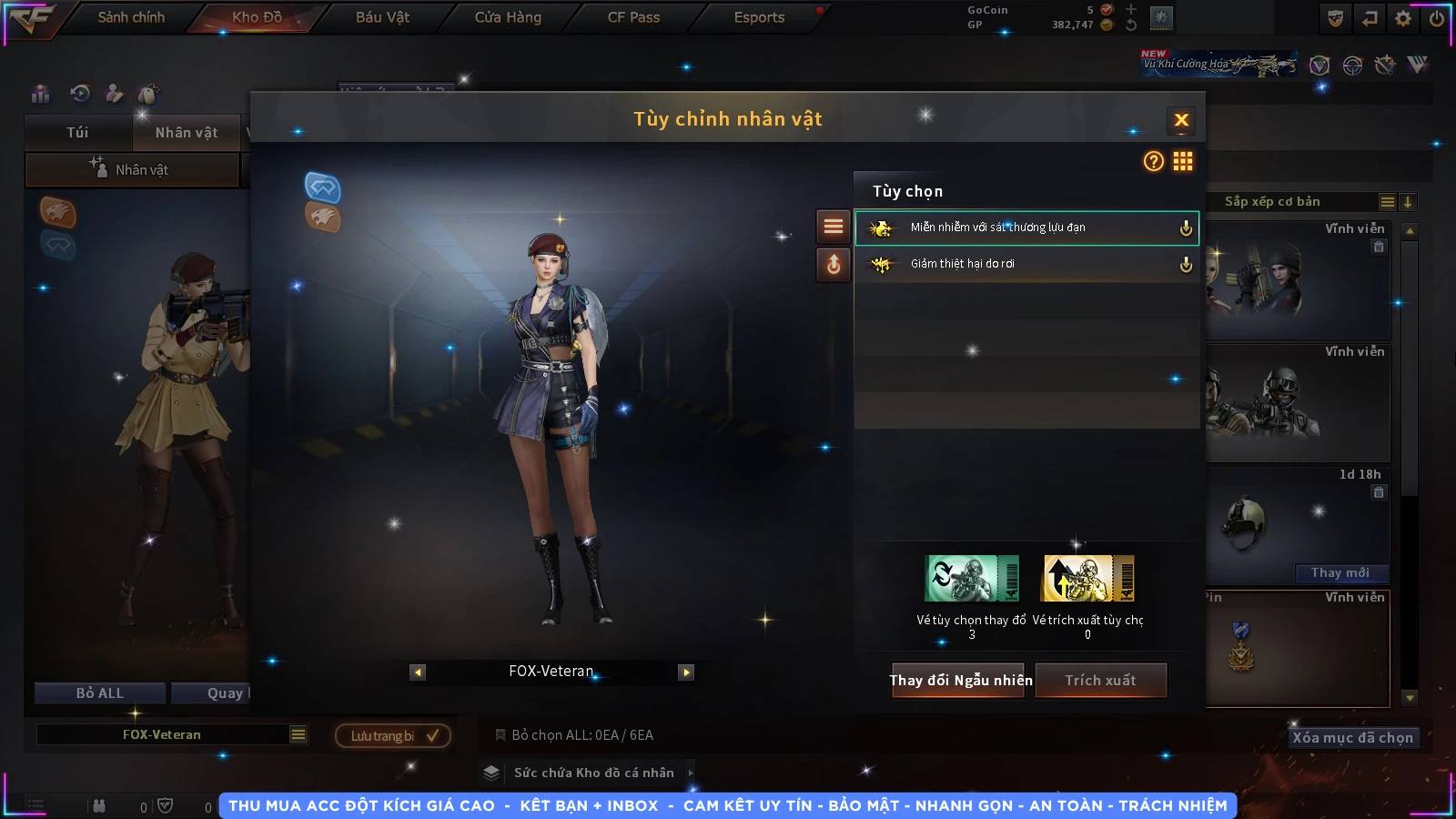1456x819 pixels.
Task: Open the Sảnh chính lobby tab
Action: coord(131,17)
